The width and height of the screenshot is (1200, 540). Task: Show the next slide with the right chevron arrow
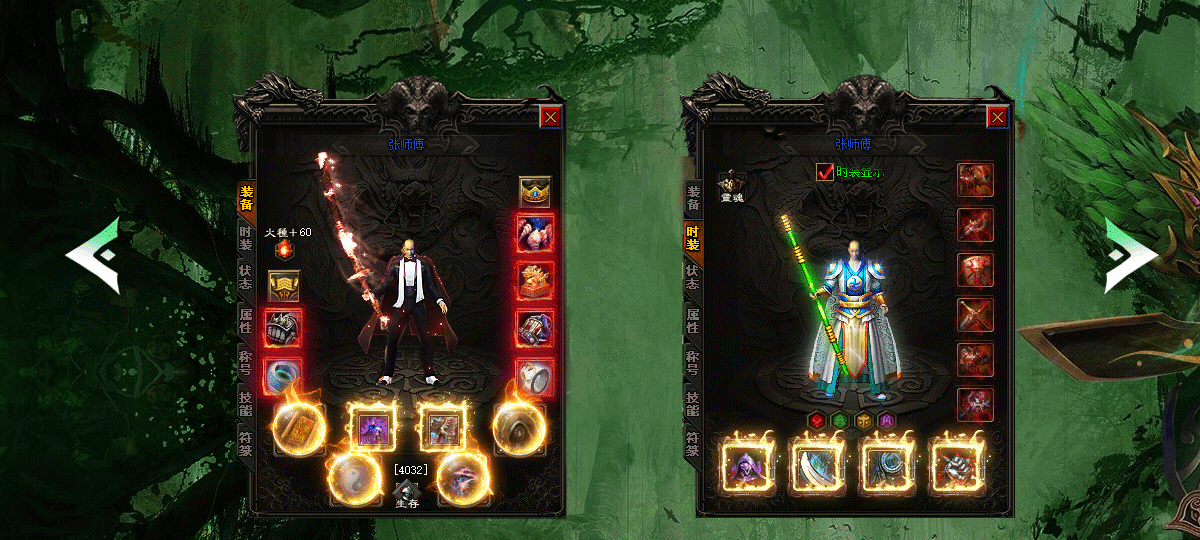click(1130, 256)
